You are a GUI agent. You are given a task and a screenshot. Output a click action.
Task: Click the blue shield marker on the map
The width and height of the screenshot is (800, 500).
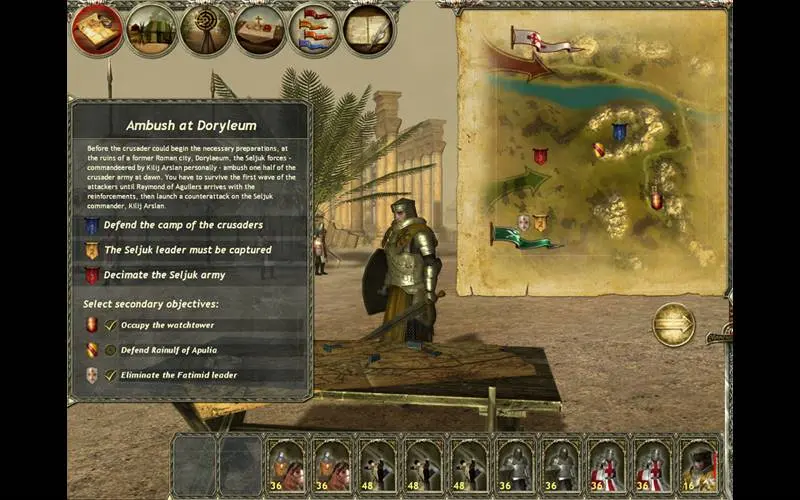620,131
